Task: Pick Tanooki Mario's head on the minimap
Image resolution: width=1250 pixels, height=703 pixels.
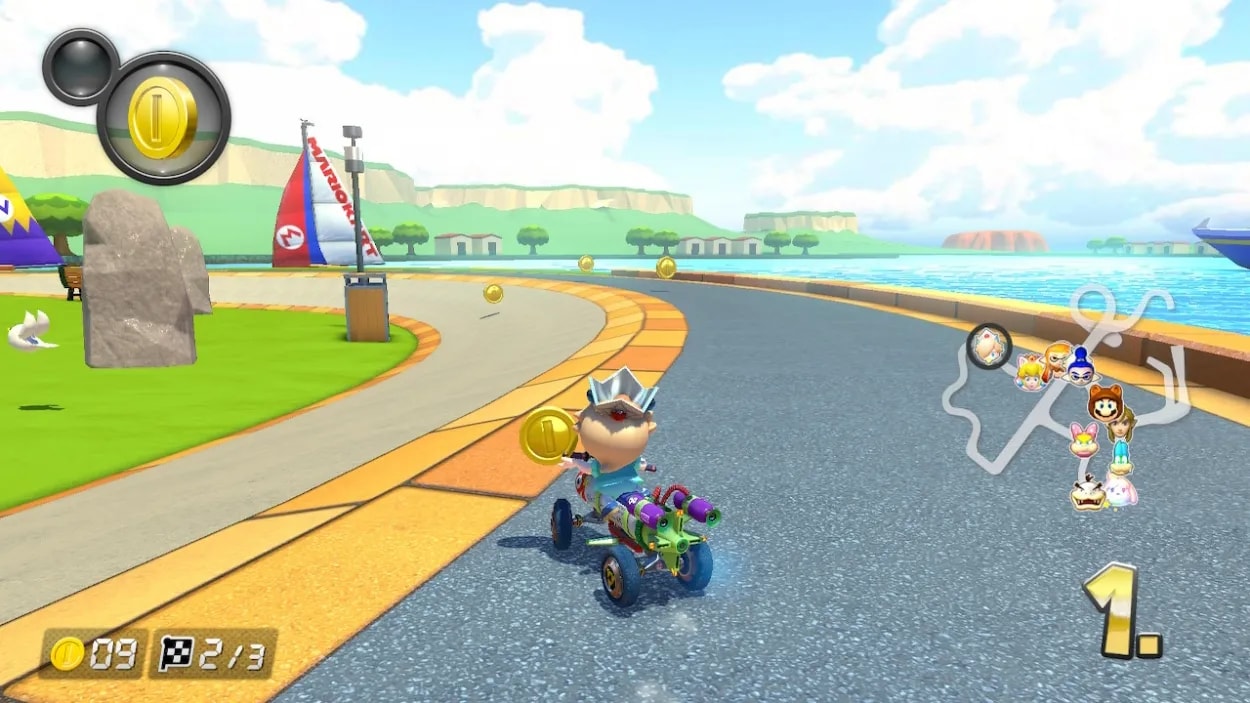Action: [x=1106, y=403]
